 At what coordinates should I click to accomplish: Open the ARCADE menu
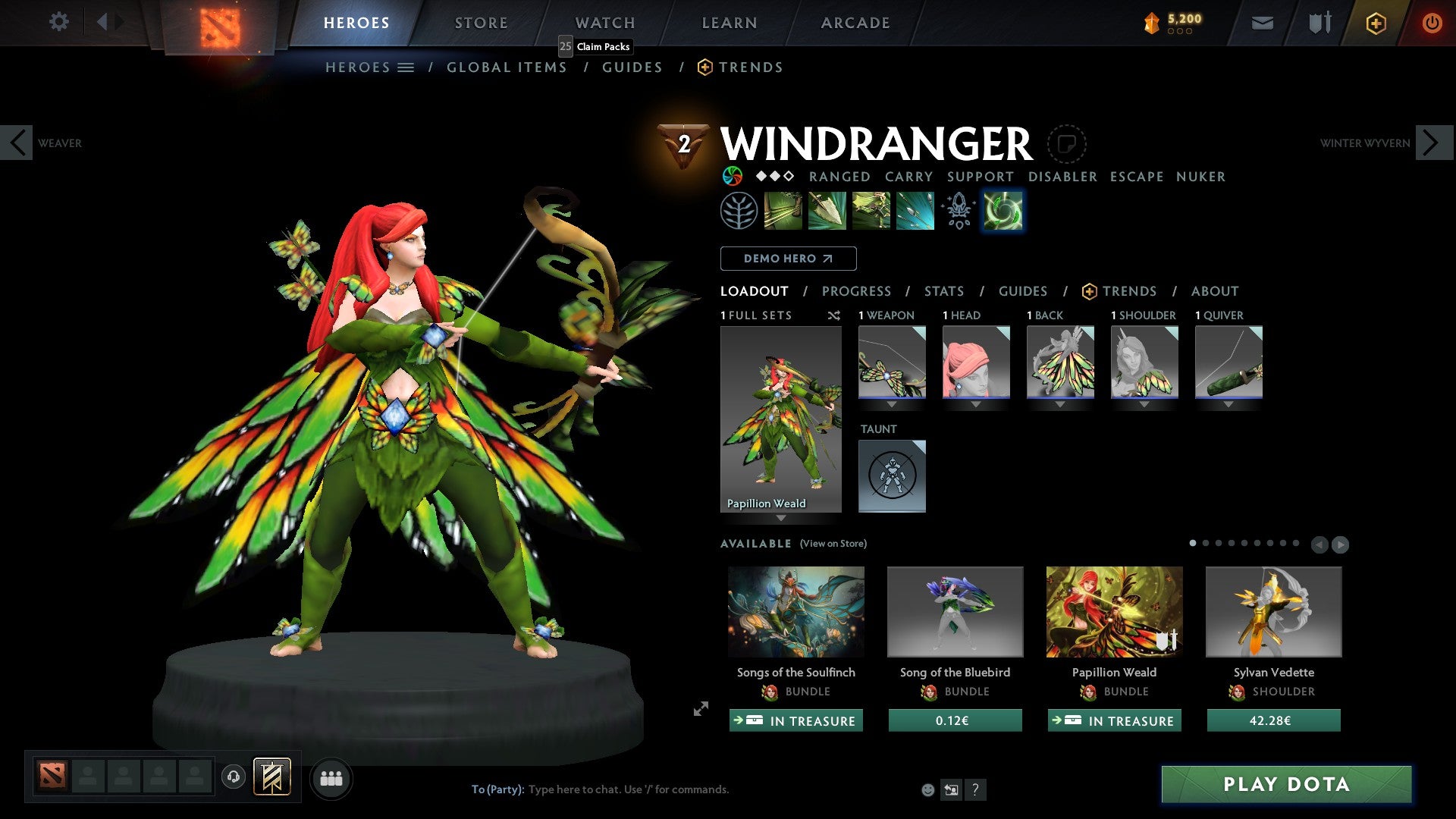tap(855, 23)
